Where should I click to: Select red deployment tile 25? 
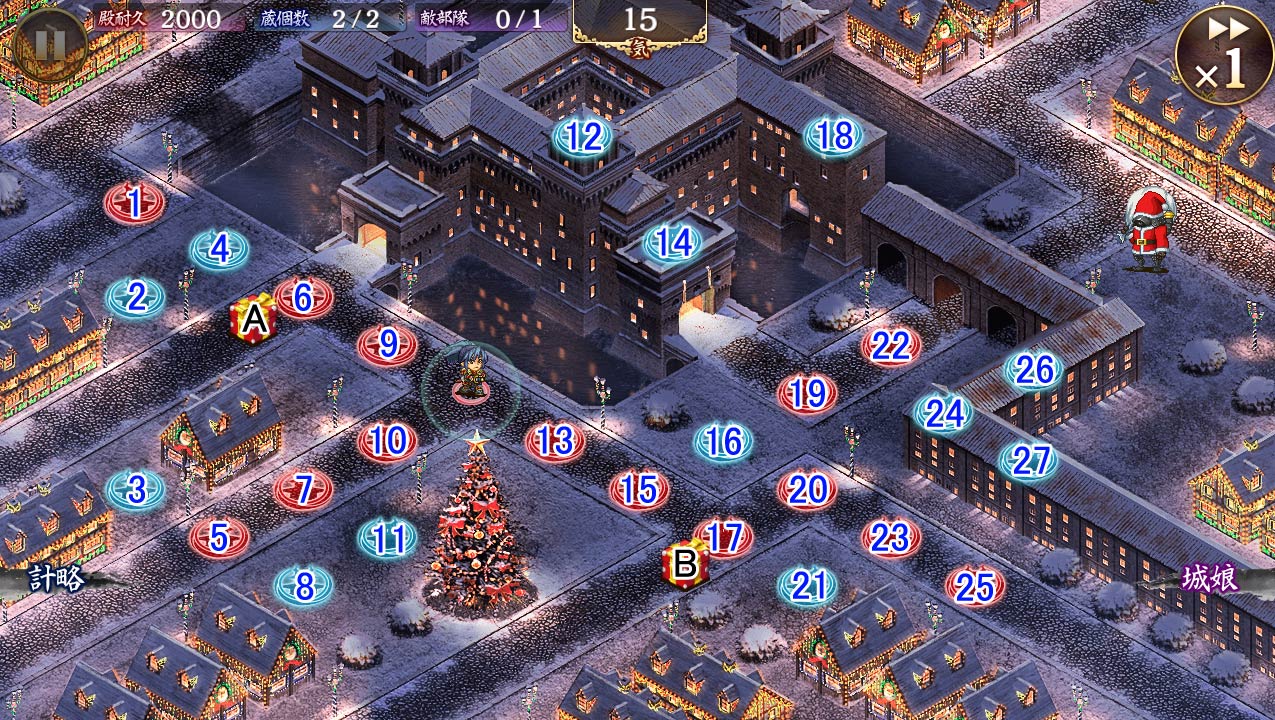point(974,587)
